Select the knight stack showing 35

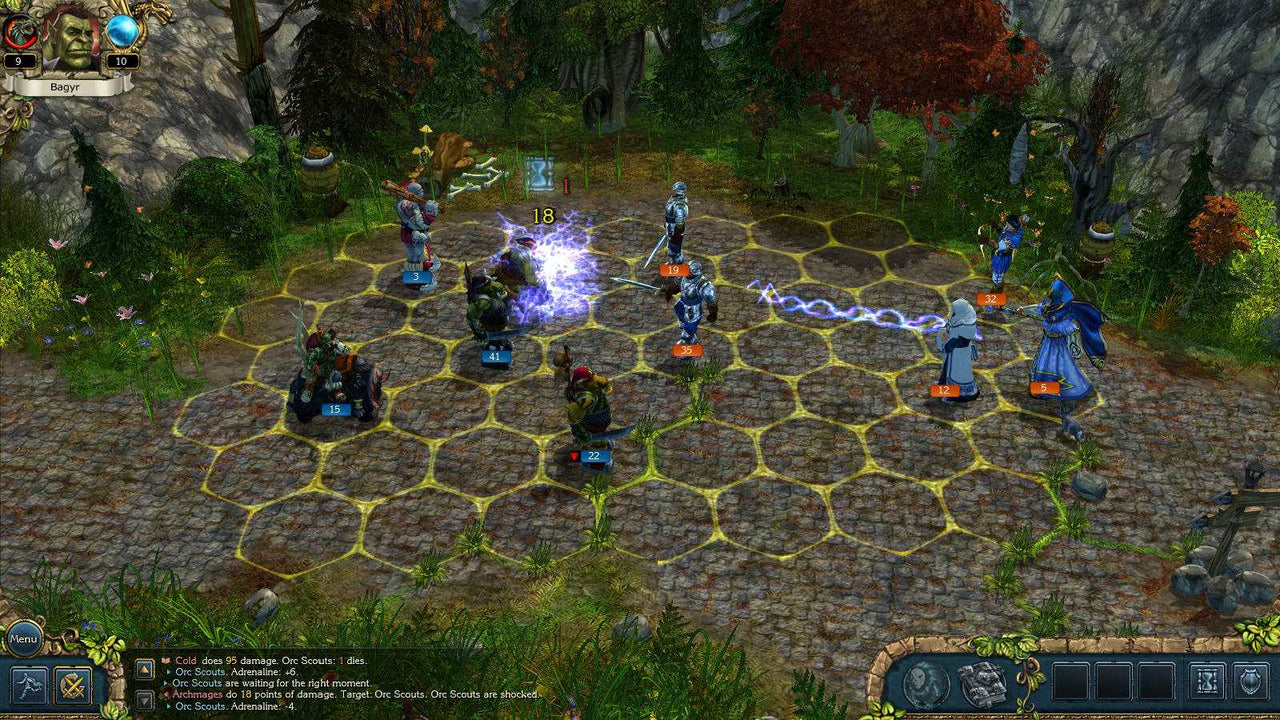click(x=686, y=349)
